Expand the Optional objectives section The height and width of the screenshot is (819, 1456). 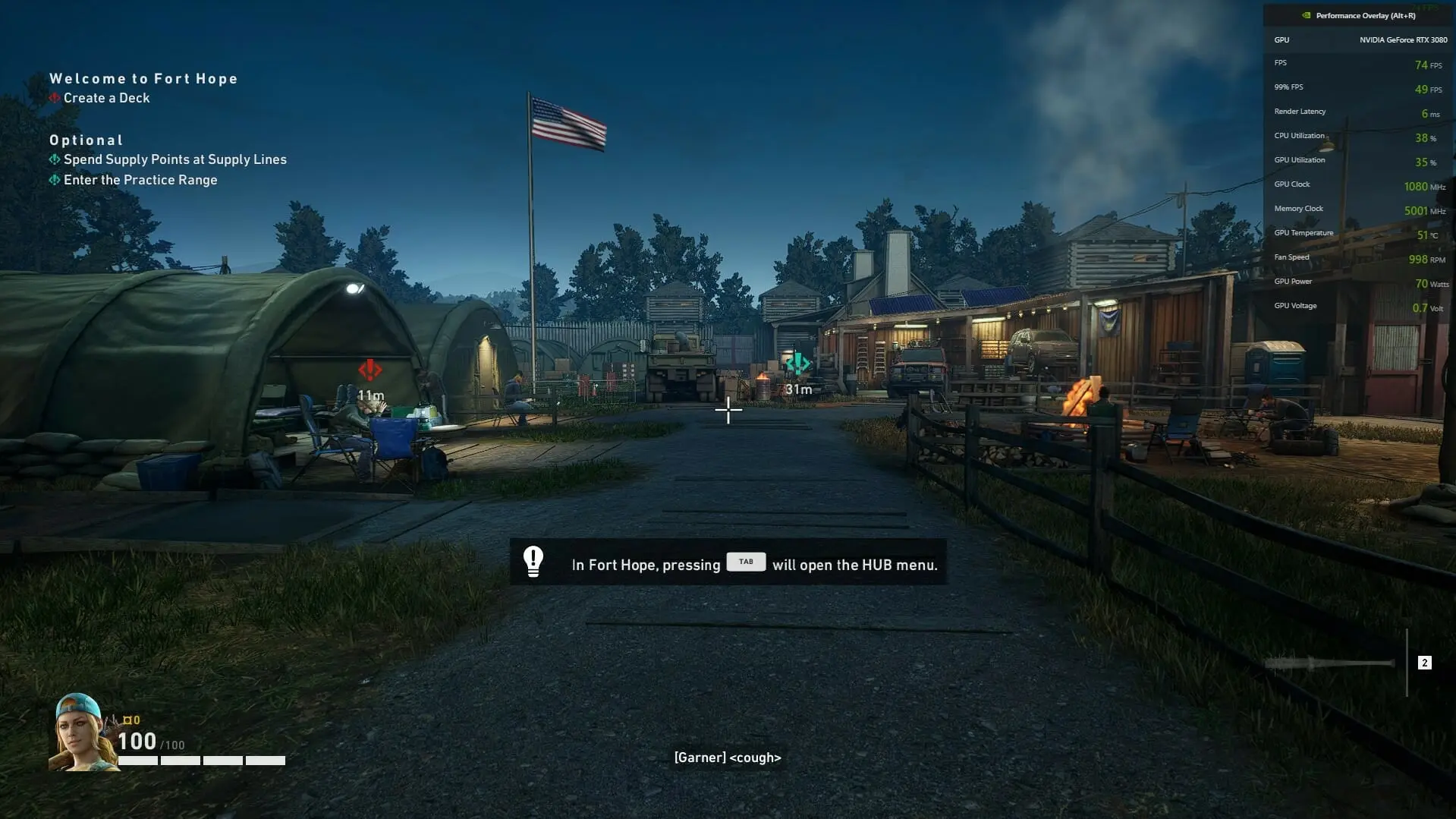86,140
